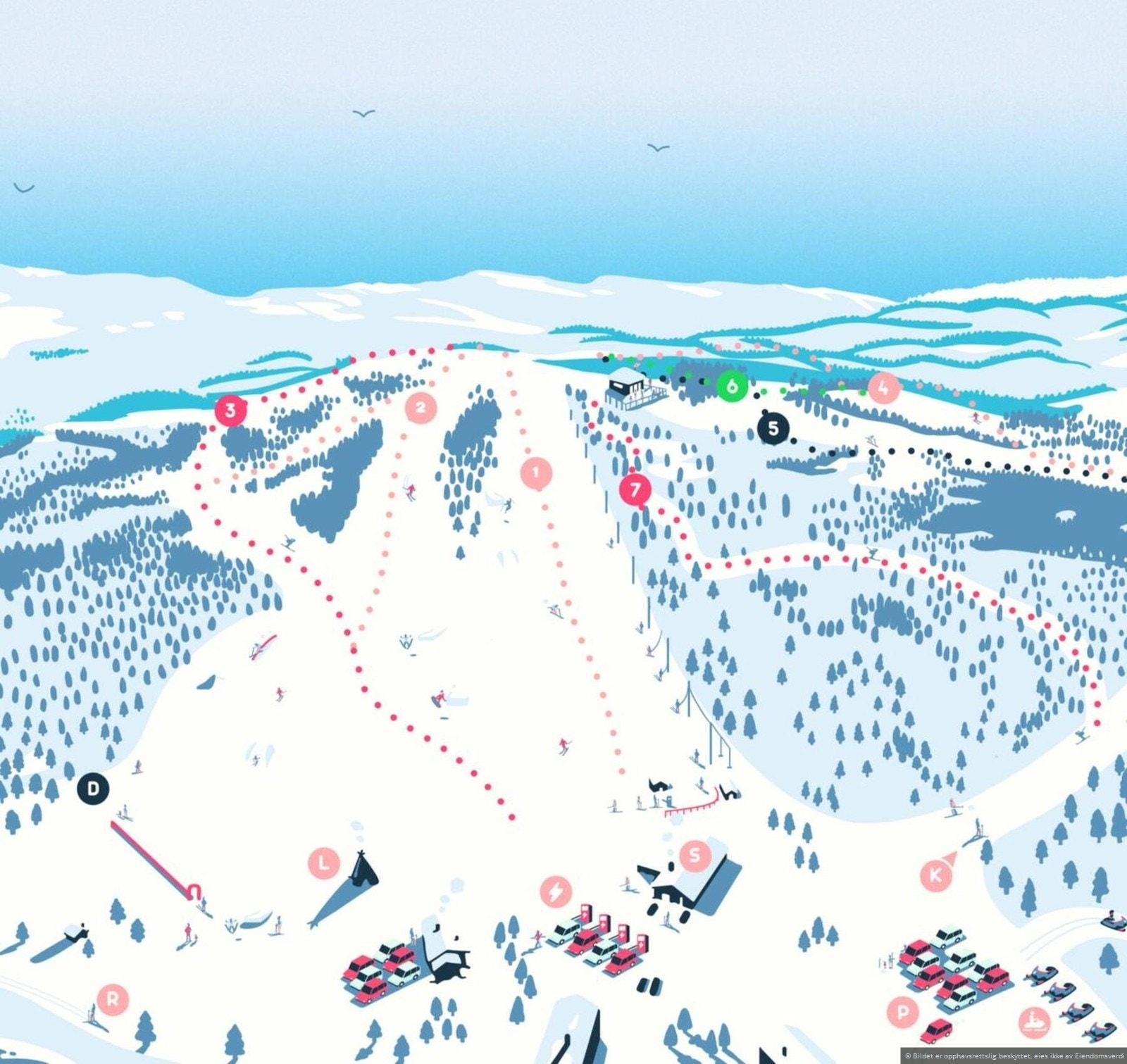The image size is (1127, 1064).
Task: Select the red trail marker 3
Action: 230,411
